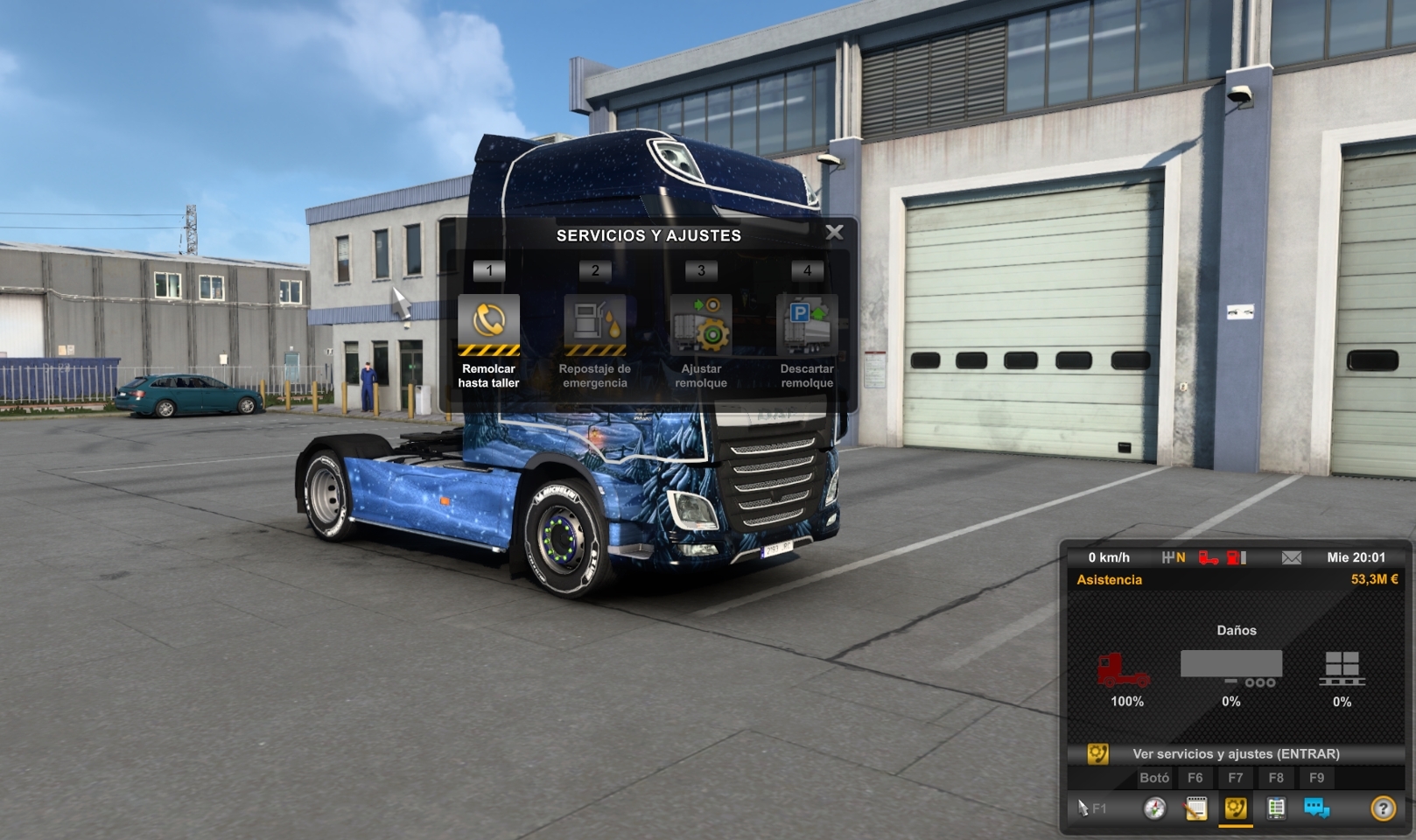Click the services gear-and-phone icon in toolbar
Viewport: 1416px width, 840px height.
[x=1235, y=808]
